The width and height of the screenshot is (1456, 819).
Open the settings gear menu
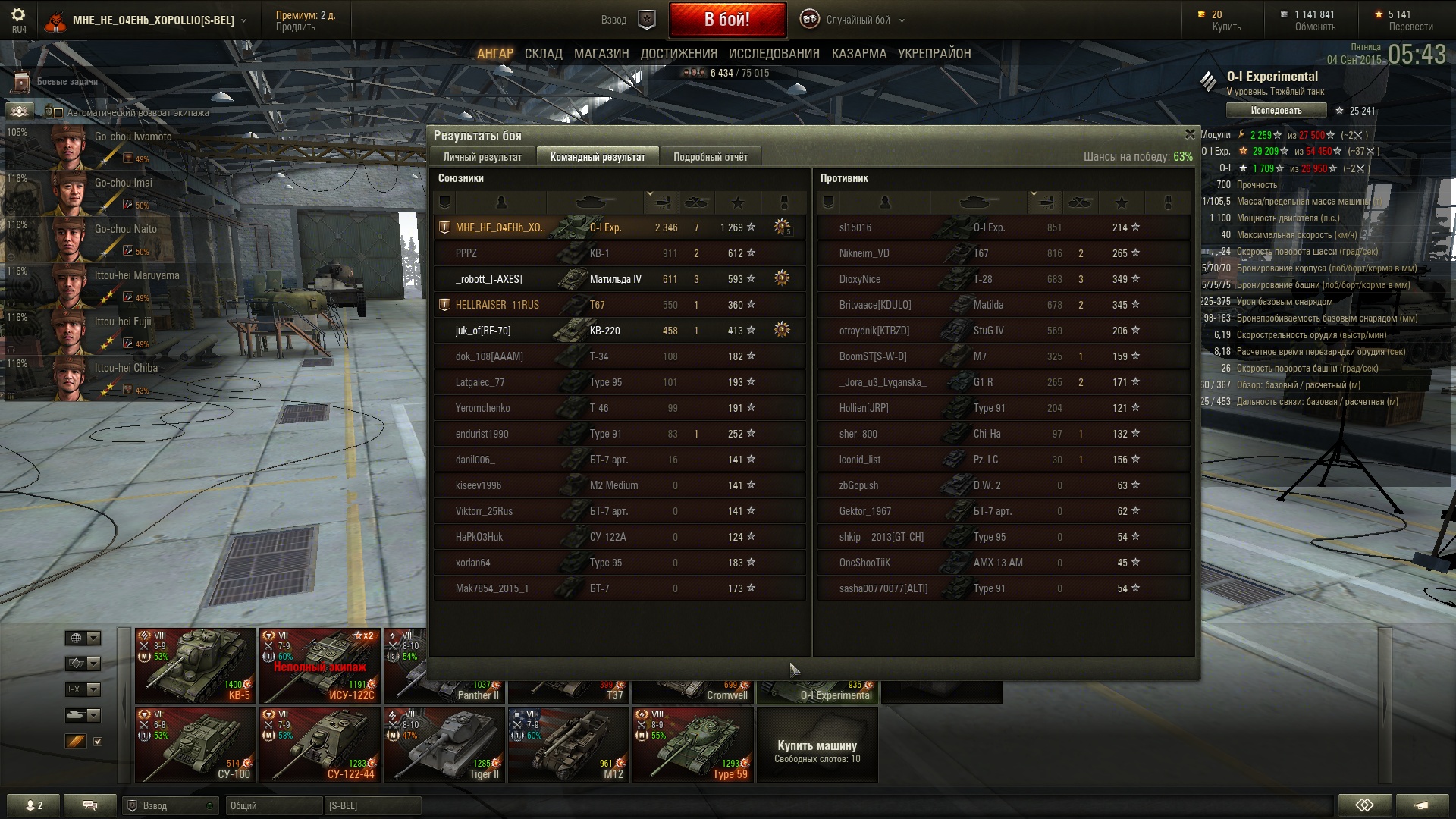pos(18,14)
